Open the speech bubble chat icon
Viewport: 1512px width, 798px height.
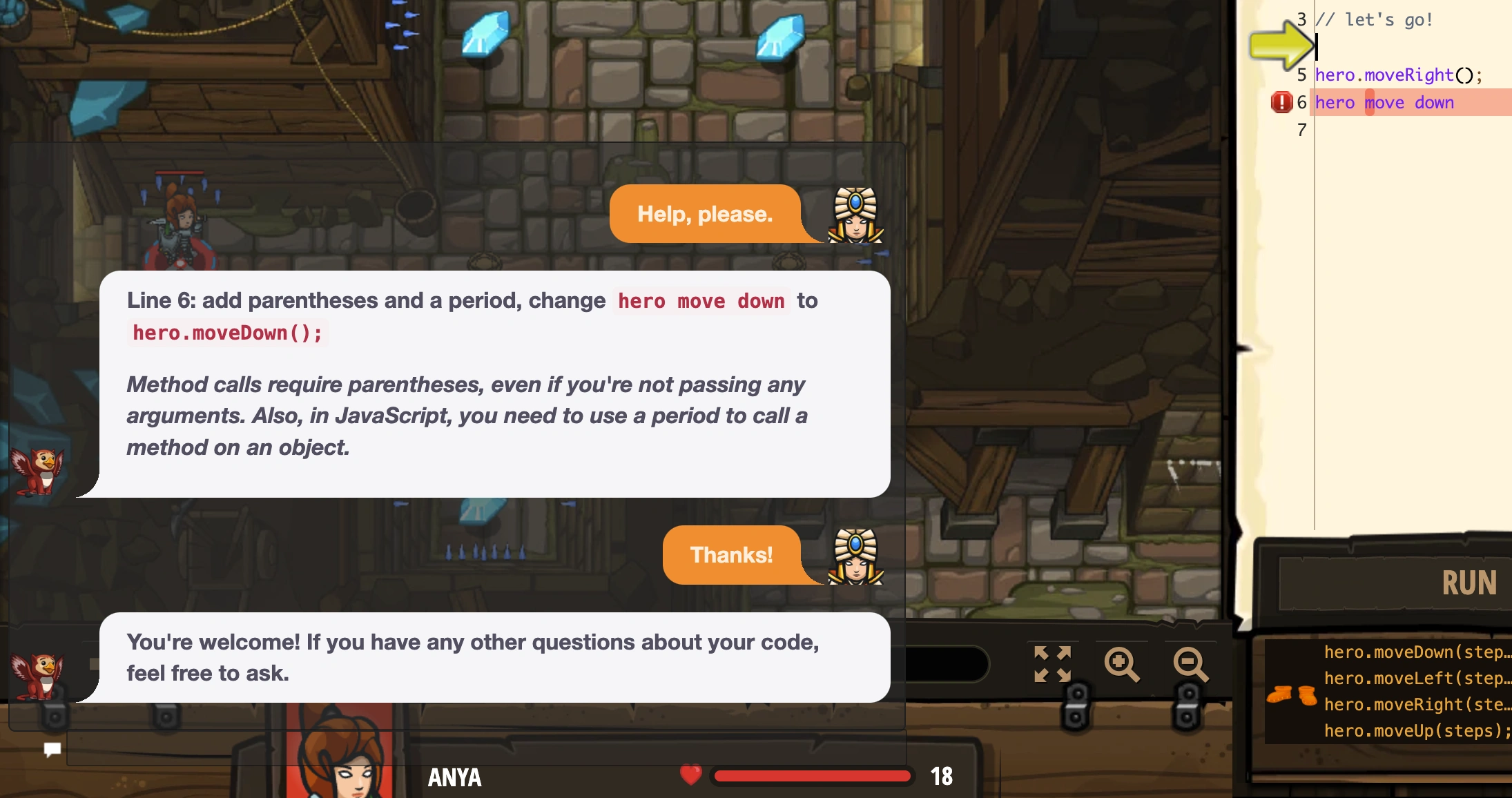click(x=53, y=750)
